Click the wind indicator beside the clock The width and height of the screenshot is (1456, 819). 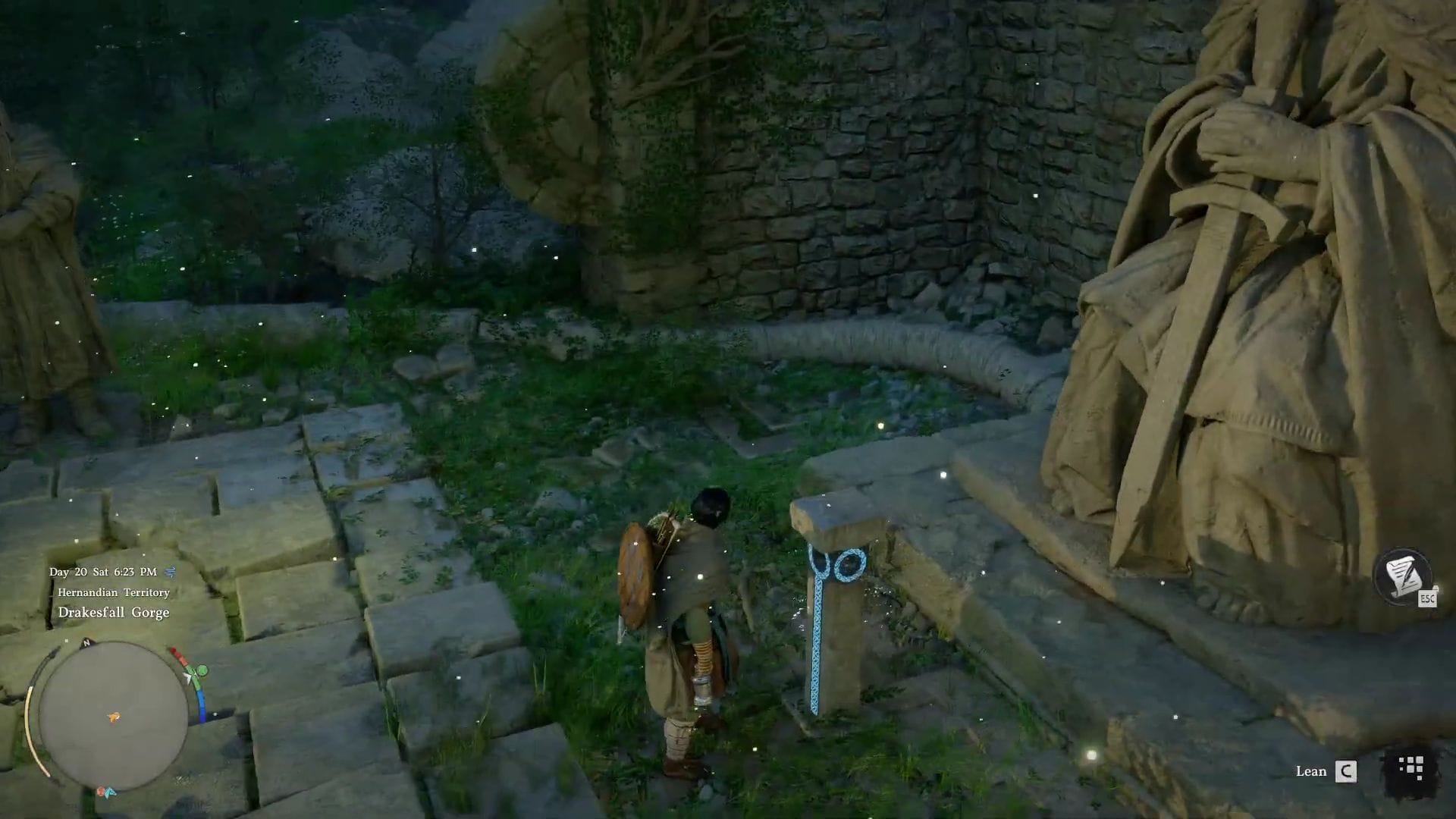[171, 571]
